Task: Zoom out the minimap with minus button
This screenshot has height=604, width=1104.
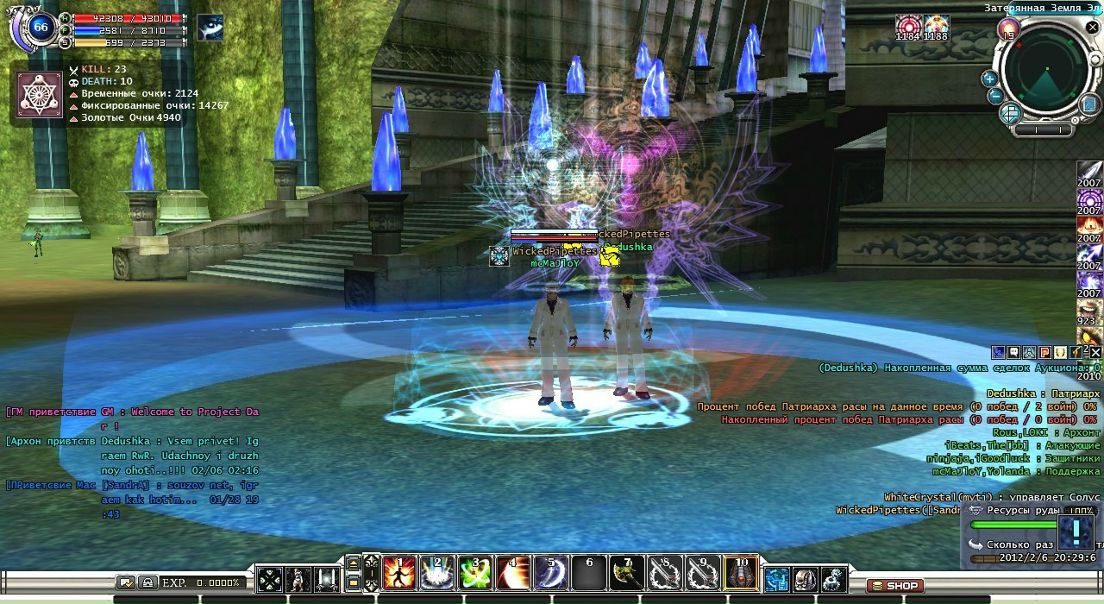Action: tap(996, 96)
